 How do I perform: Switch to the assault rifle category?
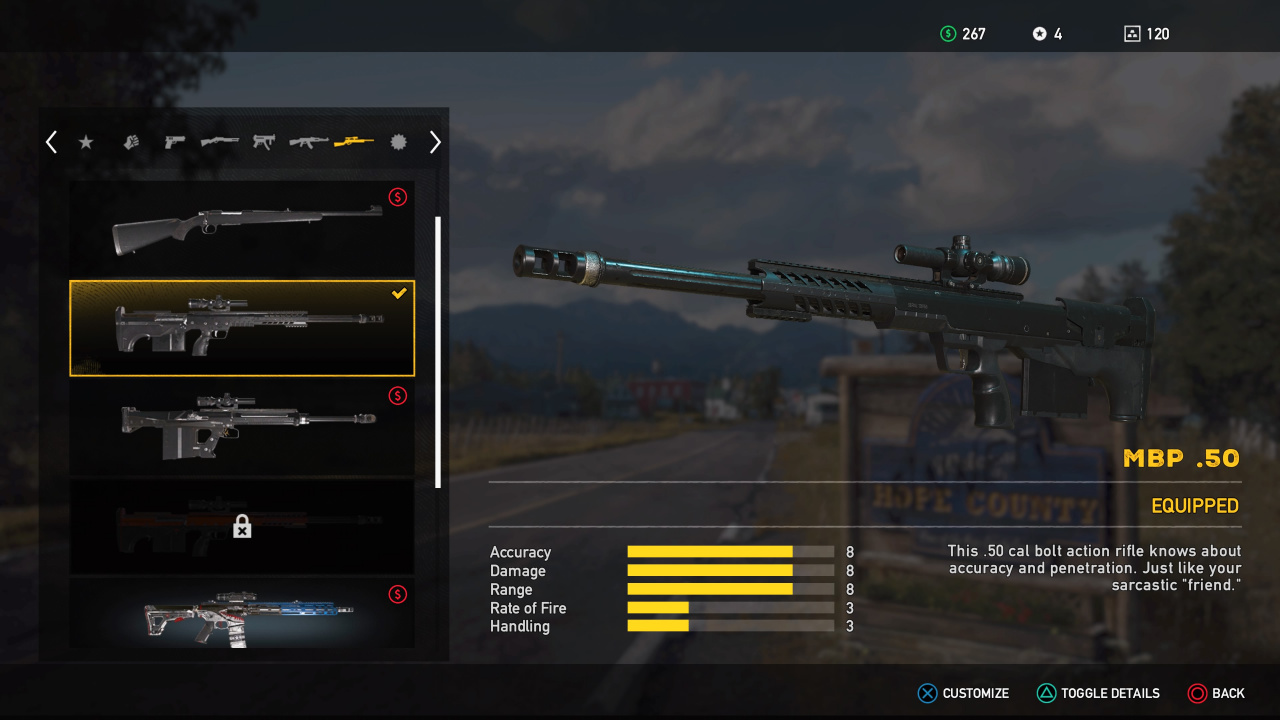[309, 142]
